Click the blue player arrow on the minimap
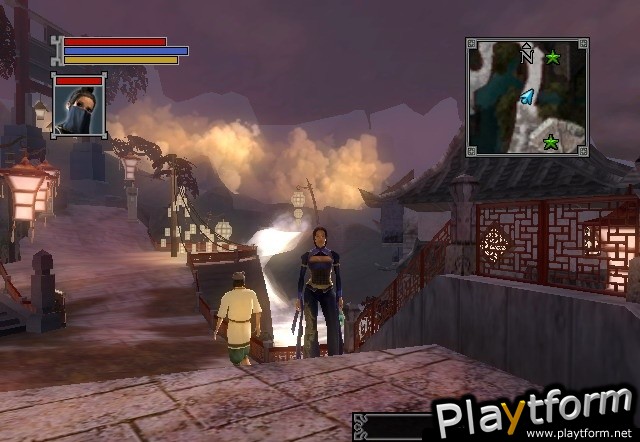 coord(525,96)
